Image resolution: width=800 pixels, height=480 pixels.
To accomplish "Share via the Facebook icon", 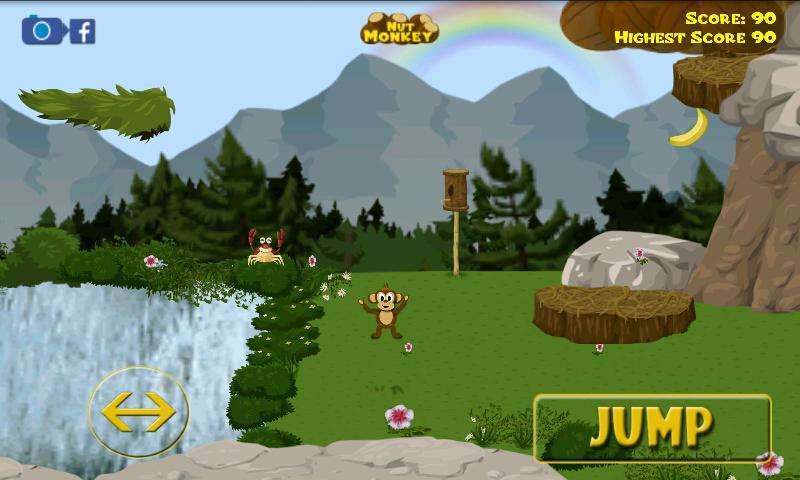I will click(x=83, y=31).
